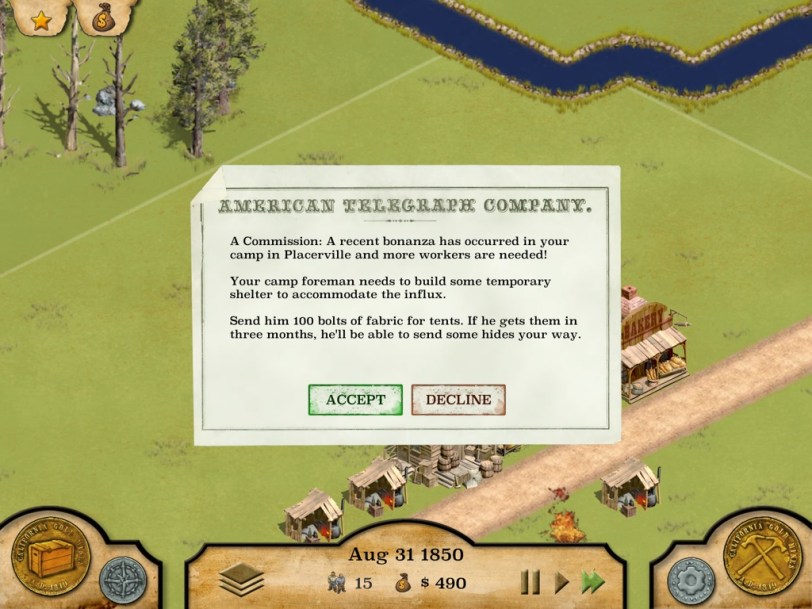Image resolution: width=812 pixels, height=609 pixels.
Task: Accept the telegraph commission
Action: click(355, 400)
